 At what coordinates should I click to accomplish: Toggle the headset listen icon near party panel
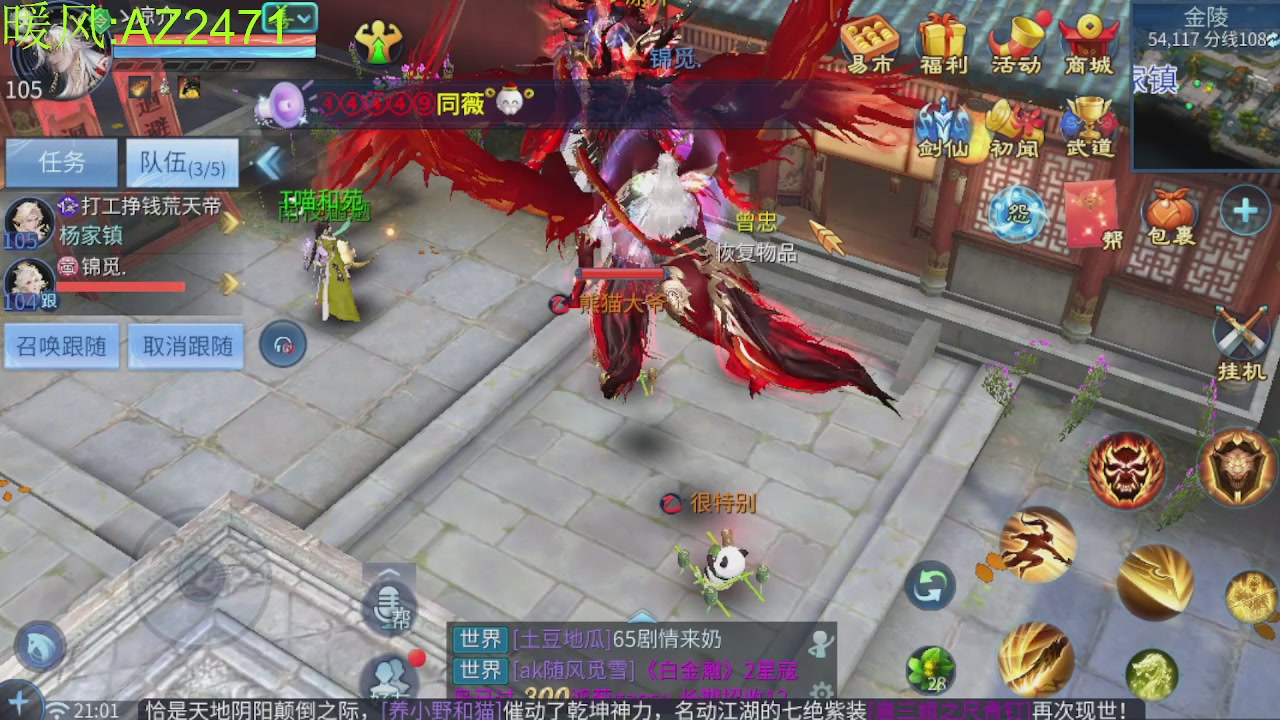(283, 343)
